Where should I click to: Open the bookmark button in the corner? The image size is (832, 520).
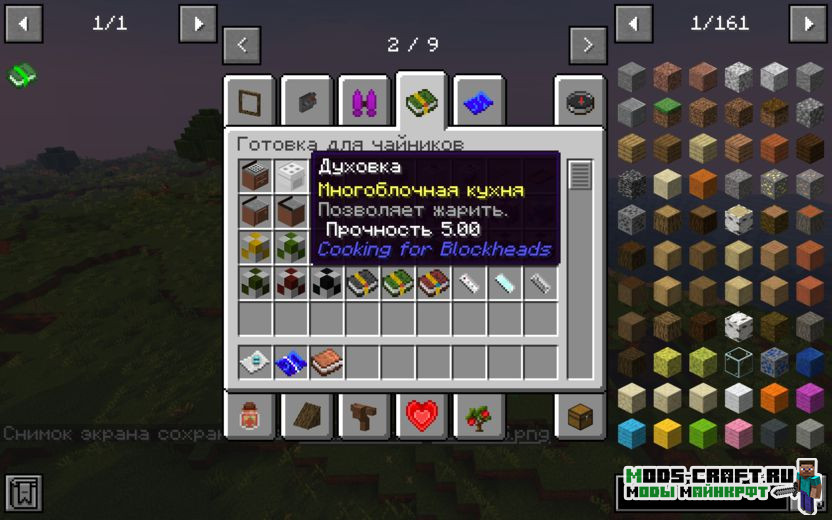(23, 492)
